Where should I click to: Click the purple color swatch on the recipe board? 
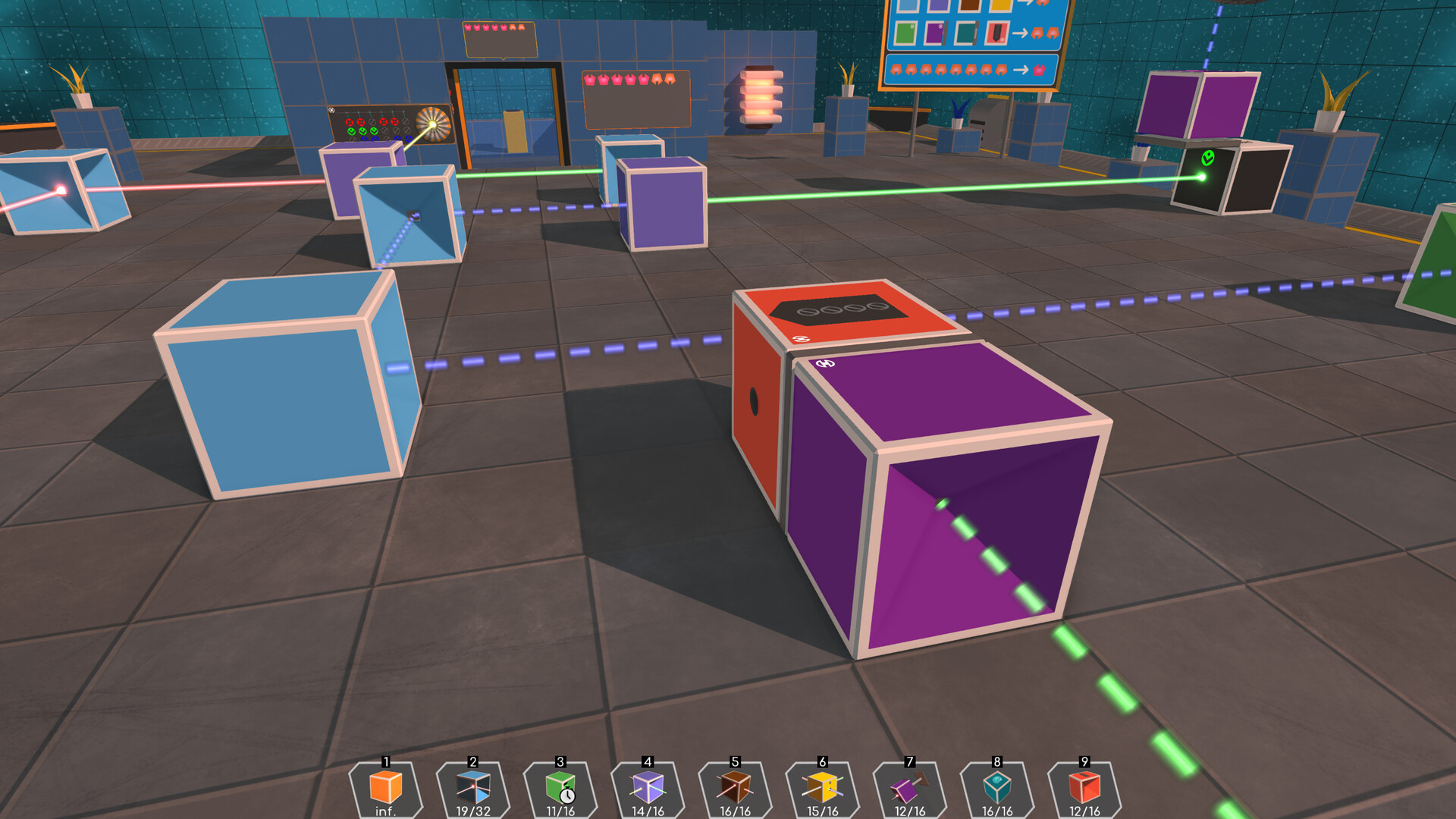click(935, 33)
